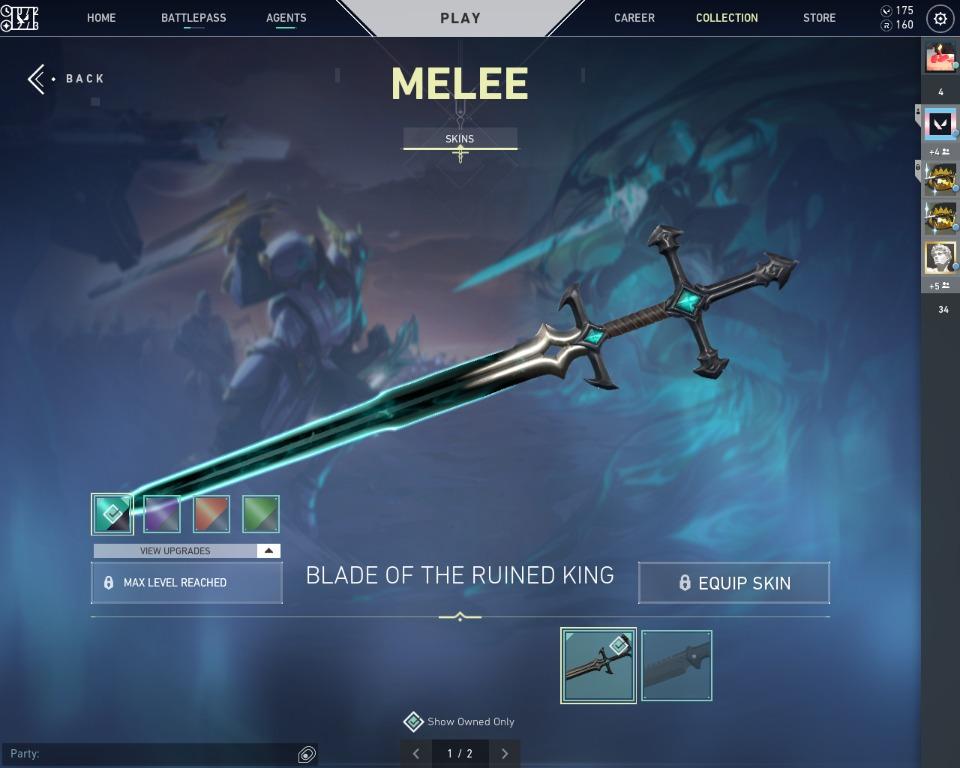The image size is (960, 768).
Task: Go to the next skins page
Action: [x=505, y=753]
